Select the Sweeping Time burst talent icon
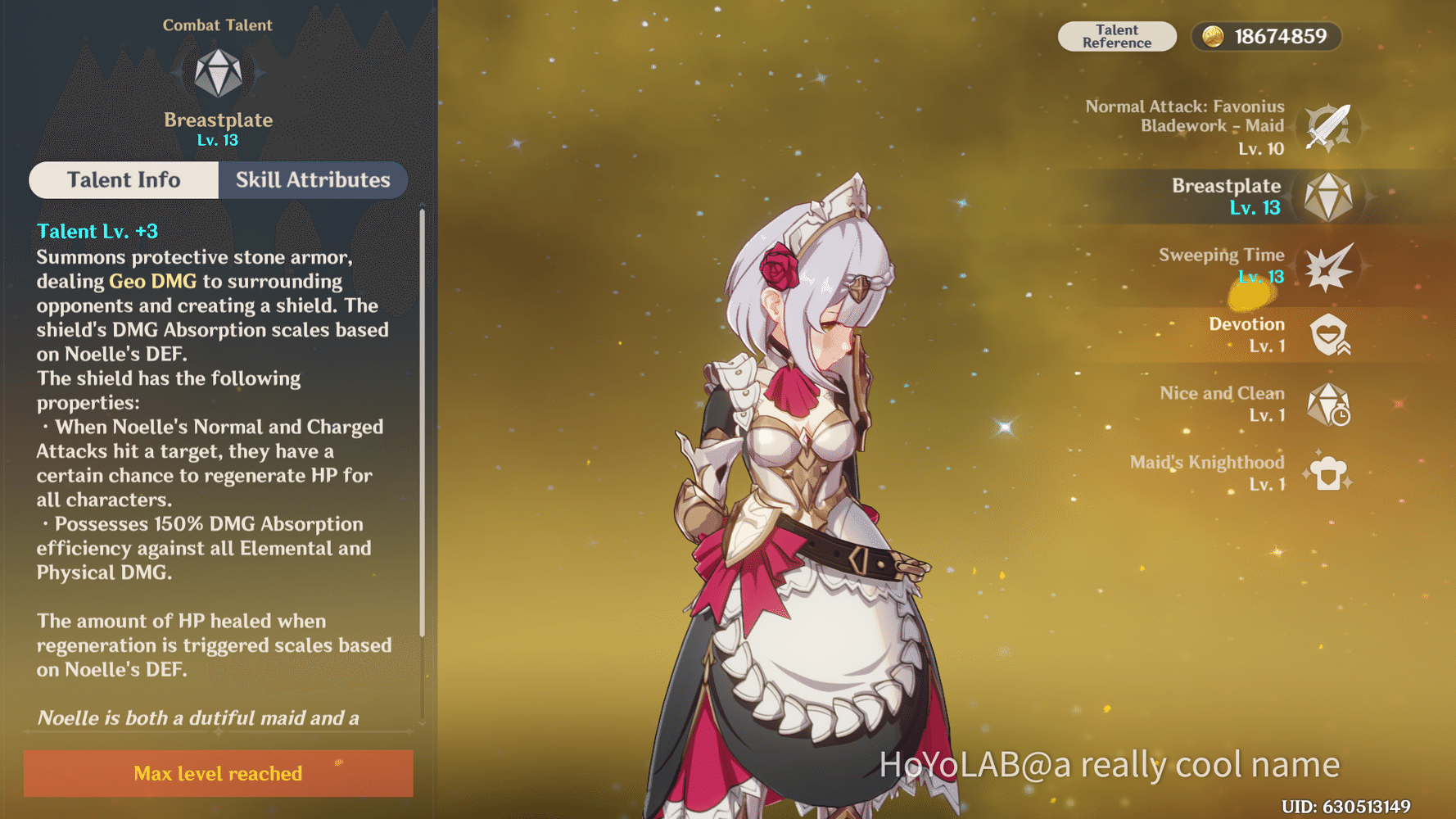The width and height of the screenshot is (1456, 819). (x=1328, y=266)
